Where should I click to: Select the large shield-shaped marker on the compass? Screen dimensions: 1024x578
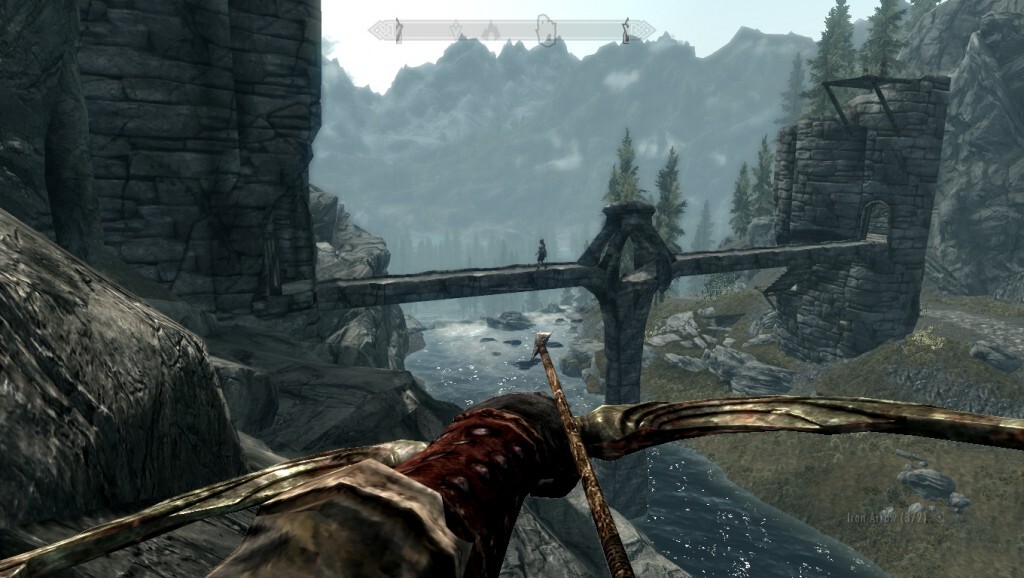545,30
